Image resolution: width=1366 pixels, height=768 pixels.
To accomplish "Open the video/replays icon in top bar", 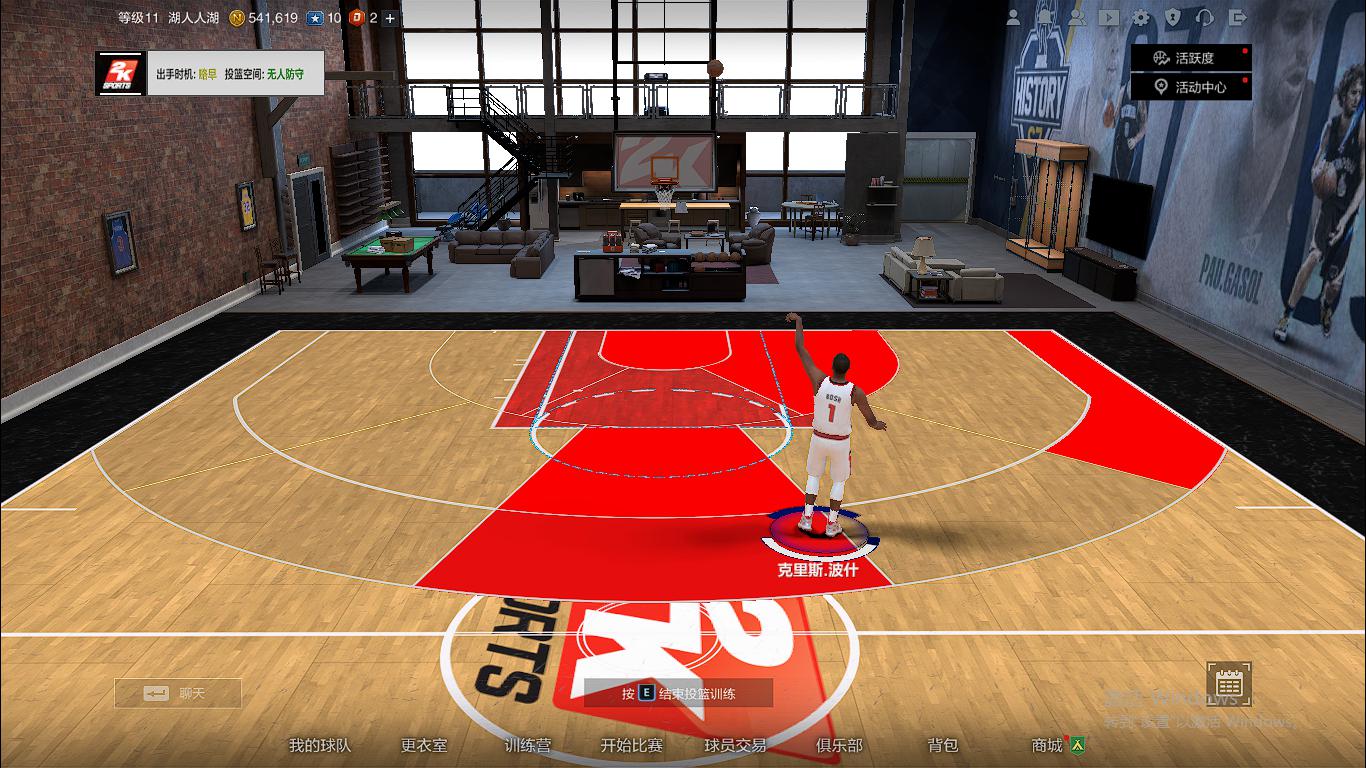I will (1109, 17).
